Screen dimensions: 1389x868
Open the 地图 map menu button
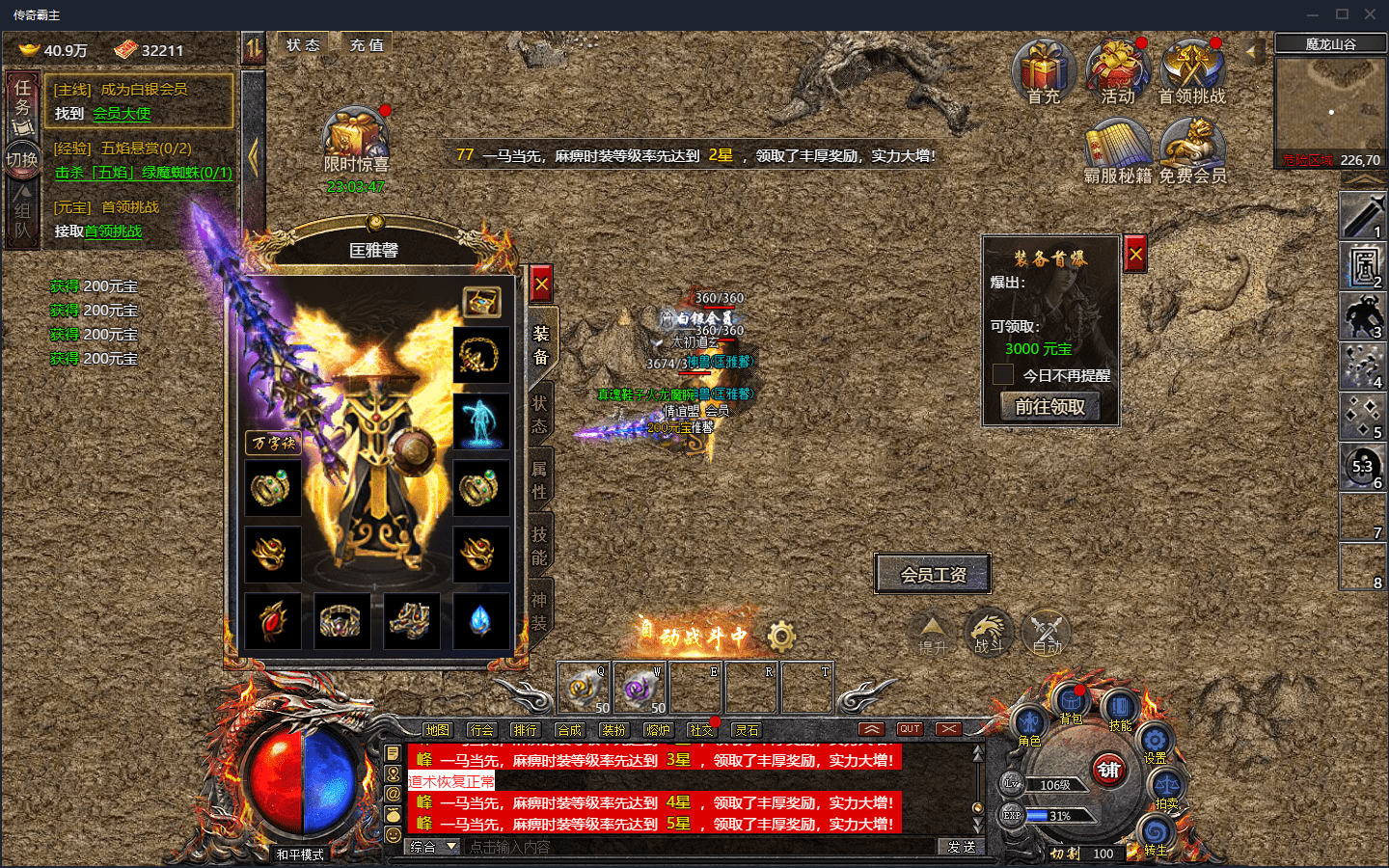click(437, 730)
